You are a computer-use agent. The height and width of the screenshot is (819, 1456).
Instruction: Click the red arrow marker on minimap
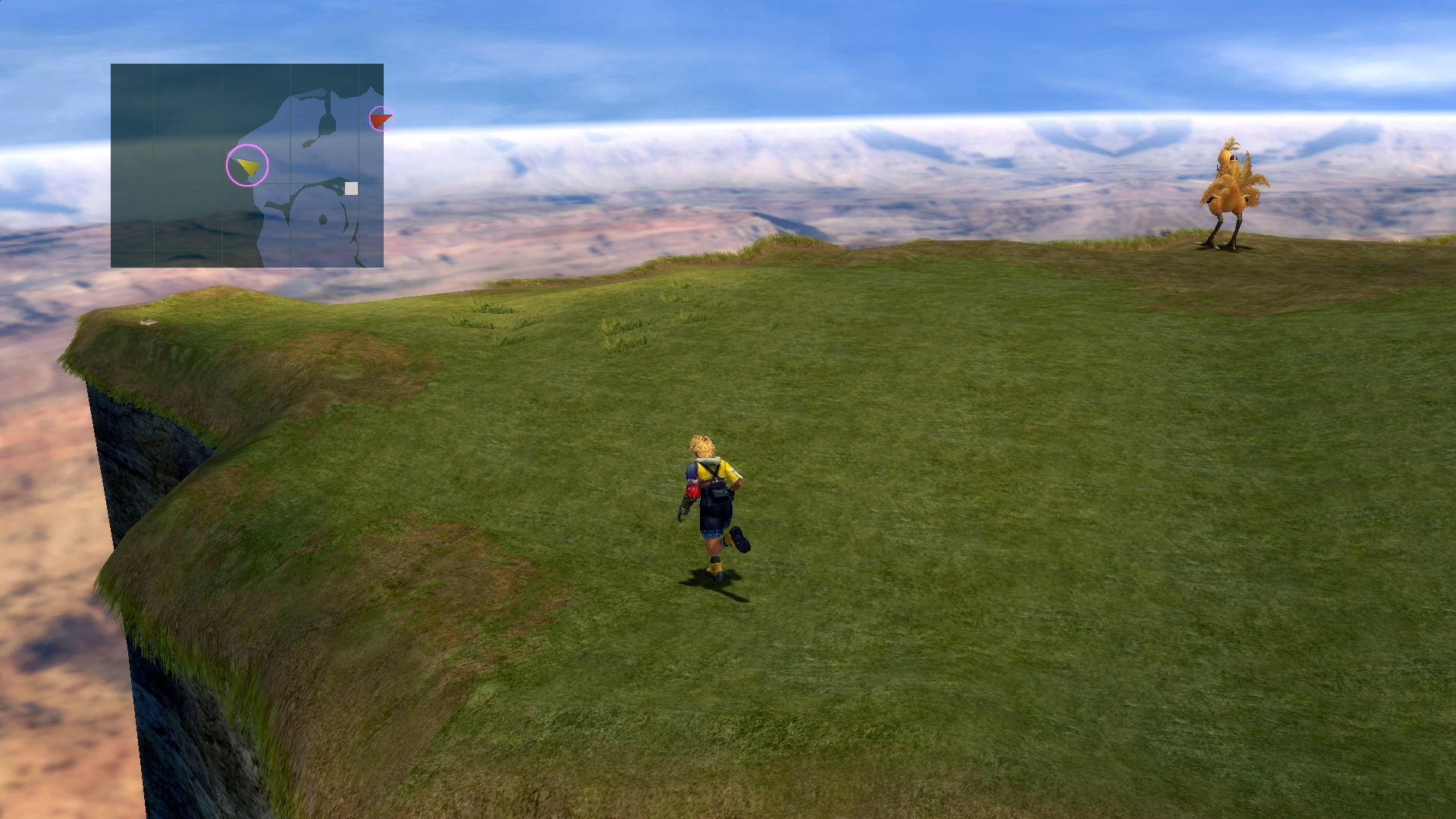tap(381, 119)
